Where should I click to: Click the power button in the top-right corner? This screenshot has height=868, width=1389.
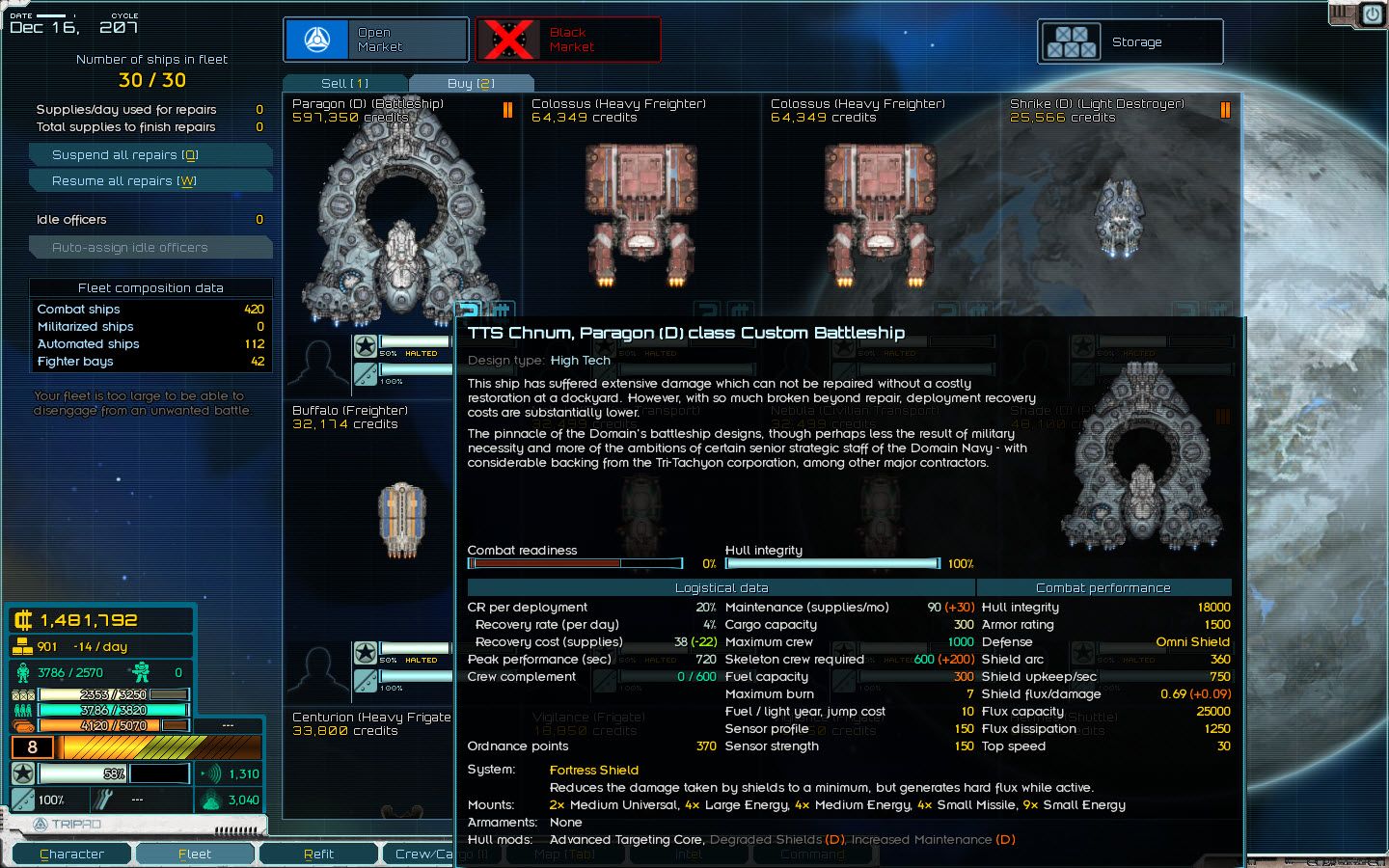pos(1371,15)
